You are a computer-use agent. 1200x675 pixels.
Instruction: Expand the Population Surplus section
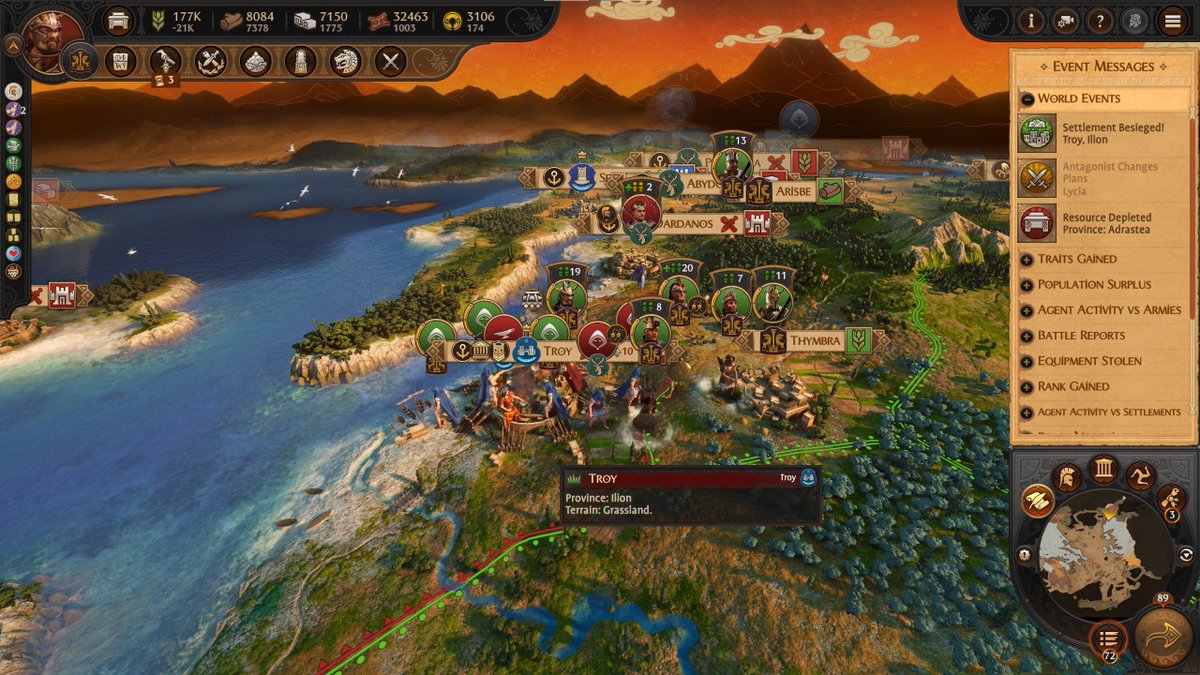coord(1027,285)
